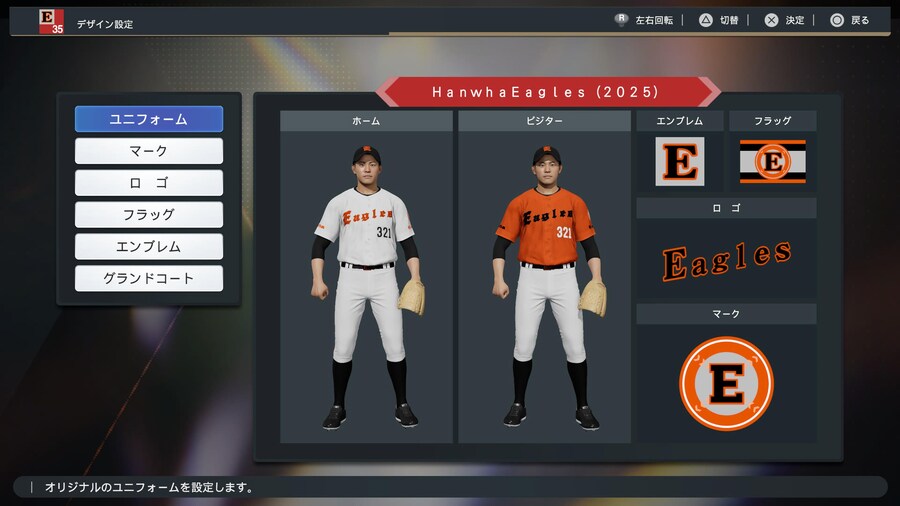Viewport: 900px width, 506px height.
Task: Open the フラッグ settings entry
Action: [148, 215]
